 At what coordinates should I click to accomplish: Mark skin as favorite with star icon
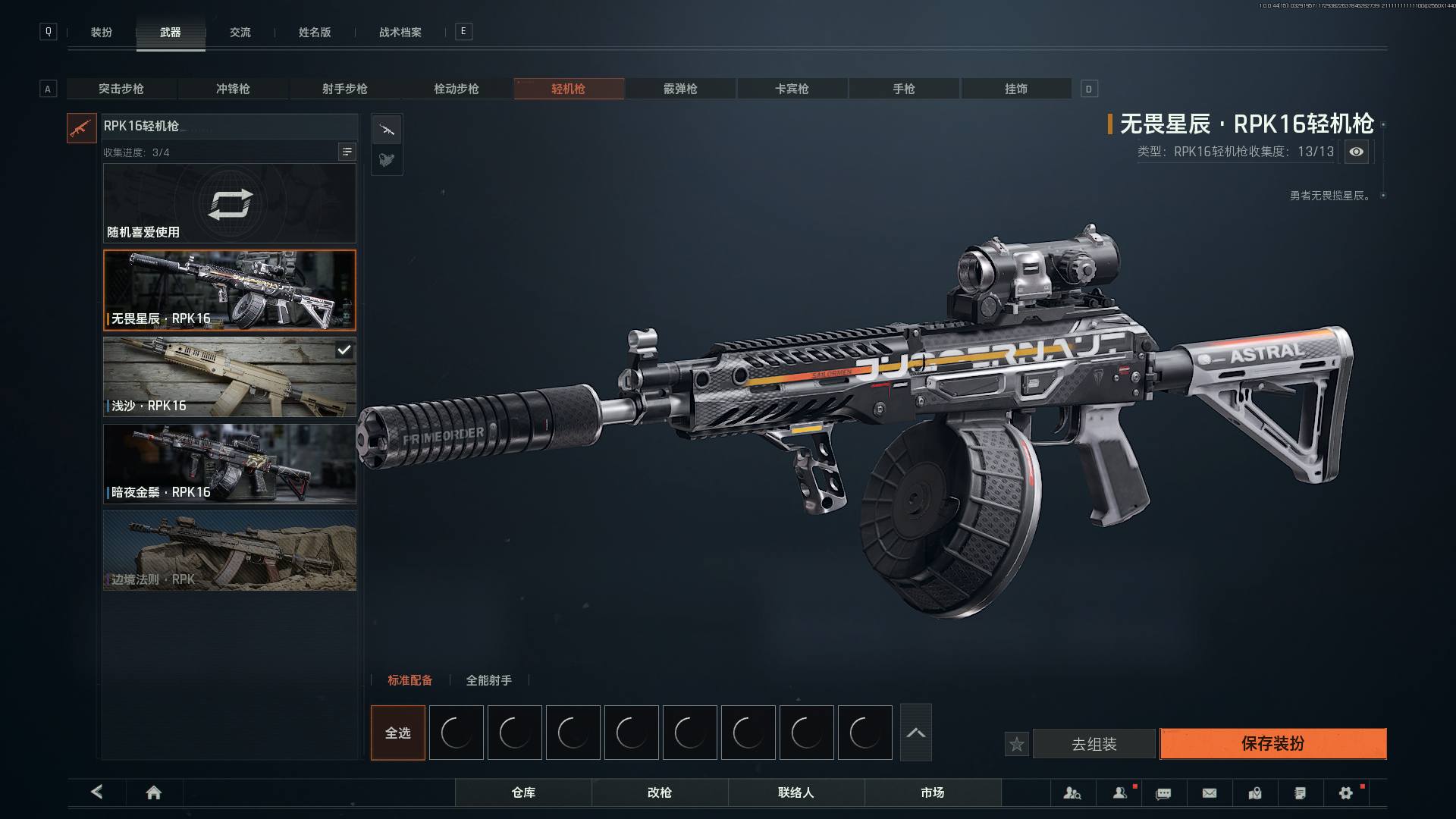point(1017,745)
